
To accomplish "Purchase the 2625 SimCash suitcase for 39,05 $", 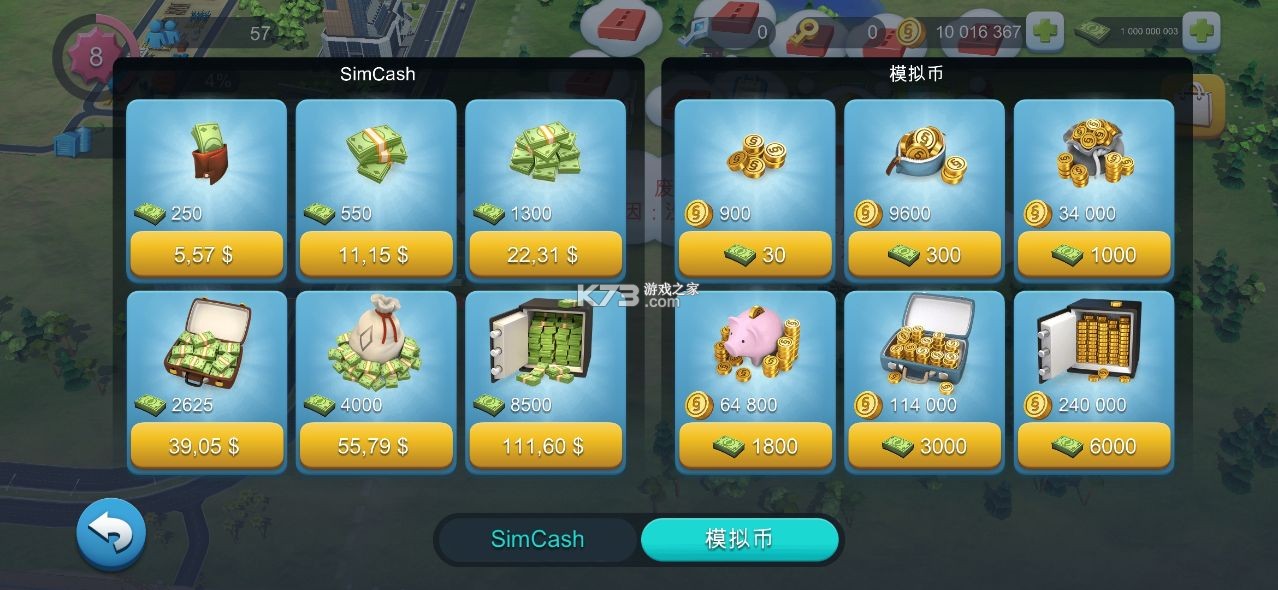I will [206, 447].
